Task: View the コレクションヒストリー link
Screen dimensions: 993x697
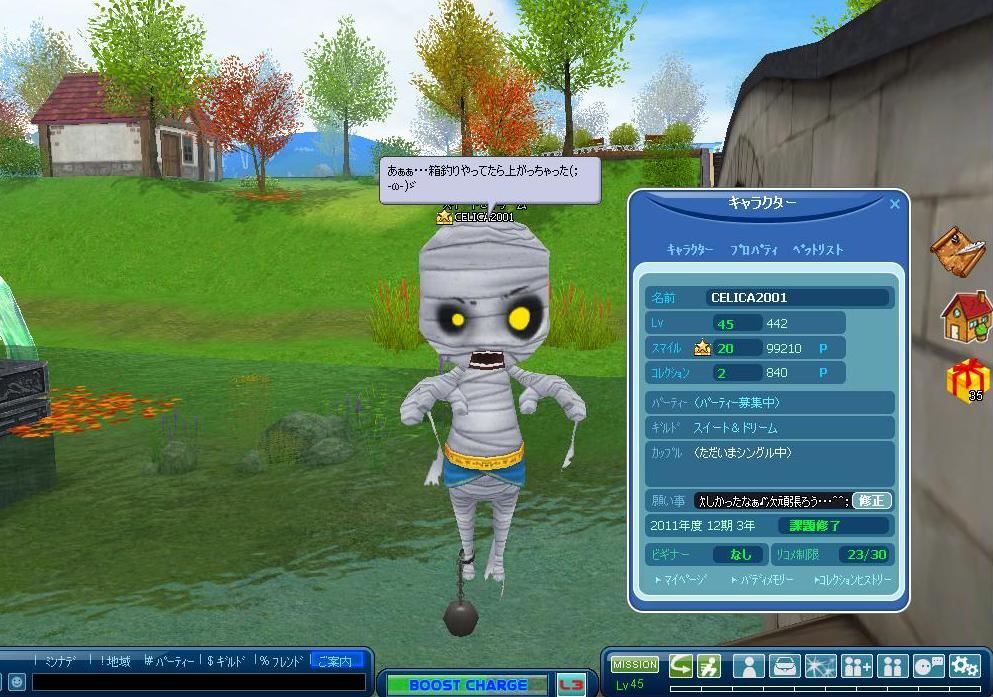Action: [x=852, y=579]
